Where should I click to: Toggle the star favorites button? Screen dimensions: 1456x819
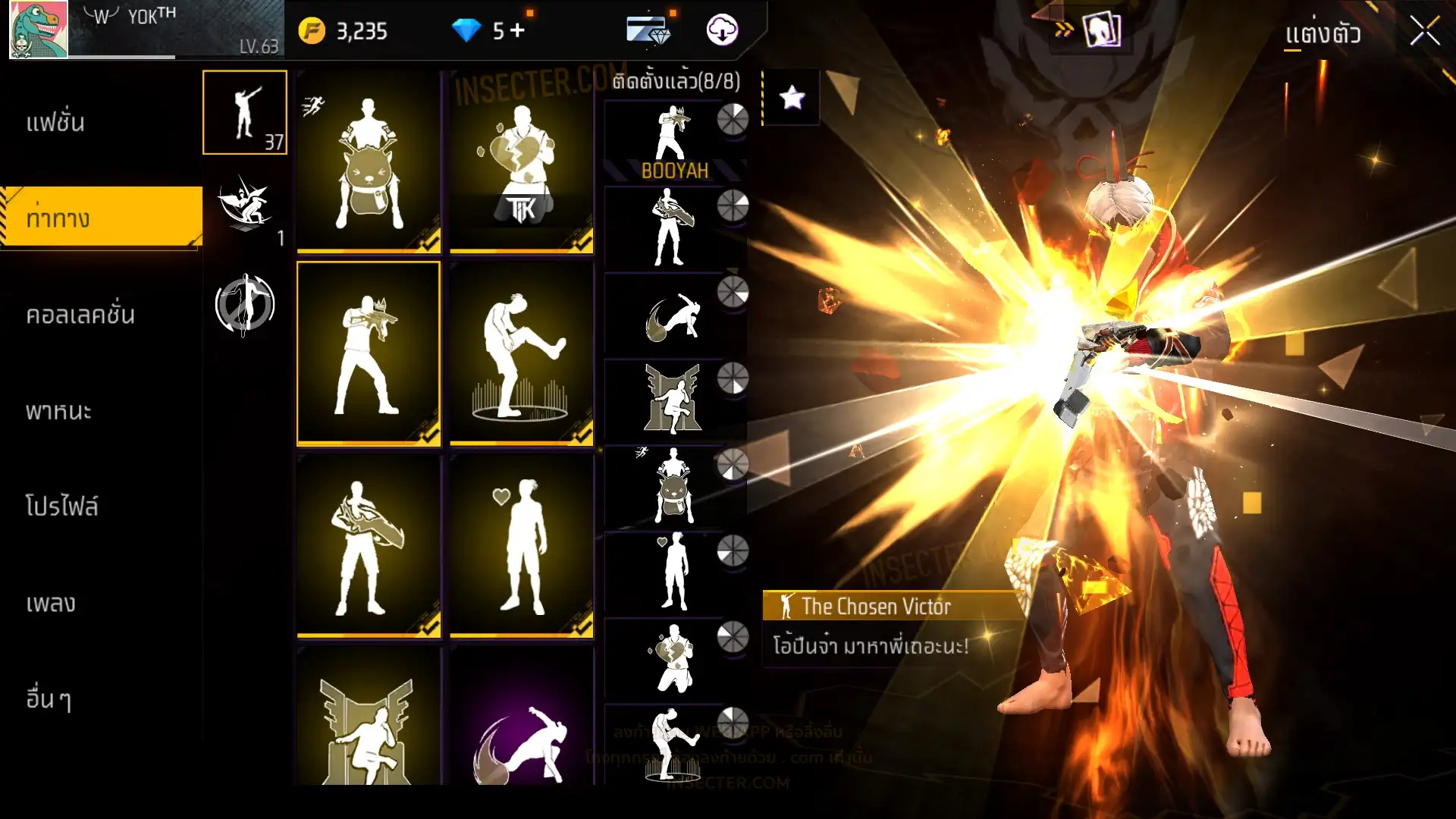792,97
